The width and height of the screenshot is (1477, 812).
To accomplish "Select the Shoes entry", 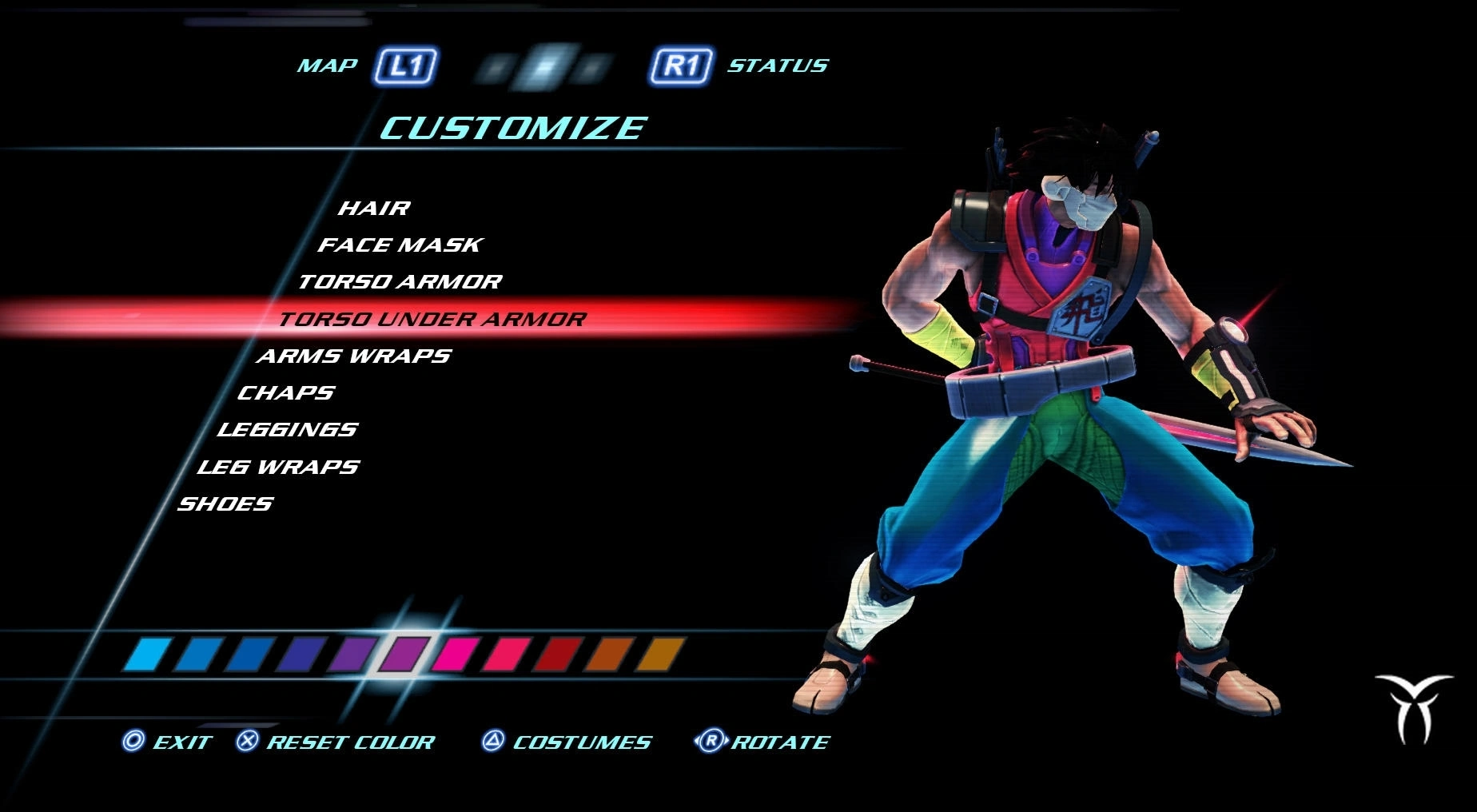I will tap(225, 504).
